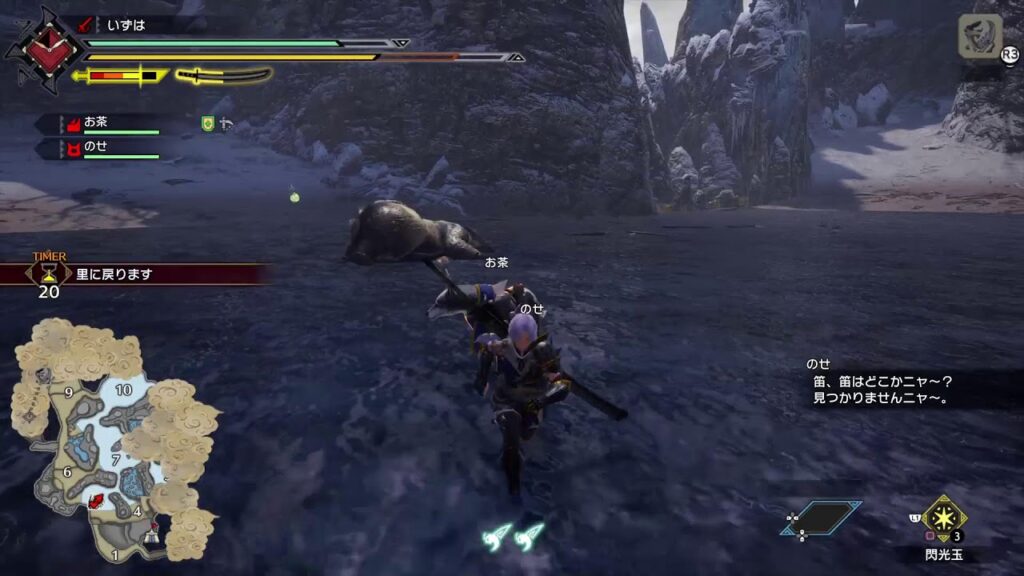Open the monster target icon
The width and height of the screenshot is (1024, 576).
coord(980,37)
